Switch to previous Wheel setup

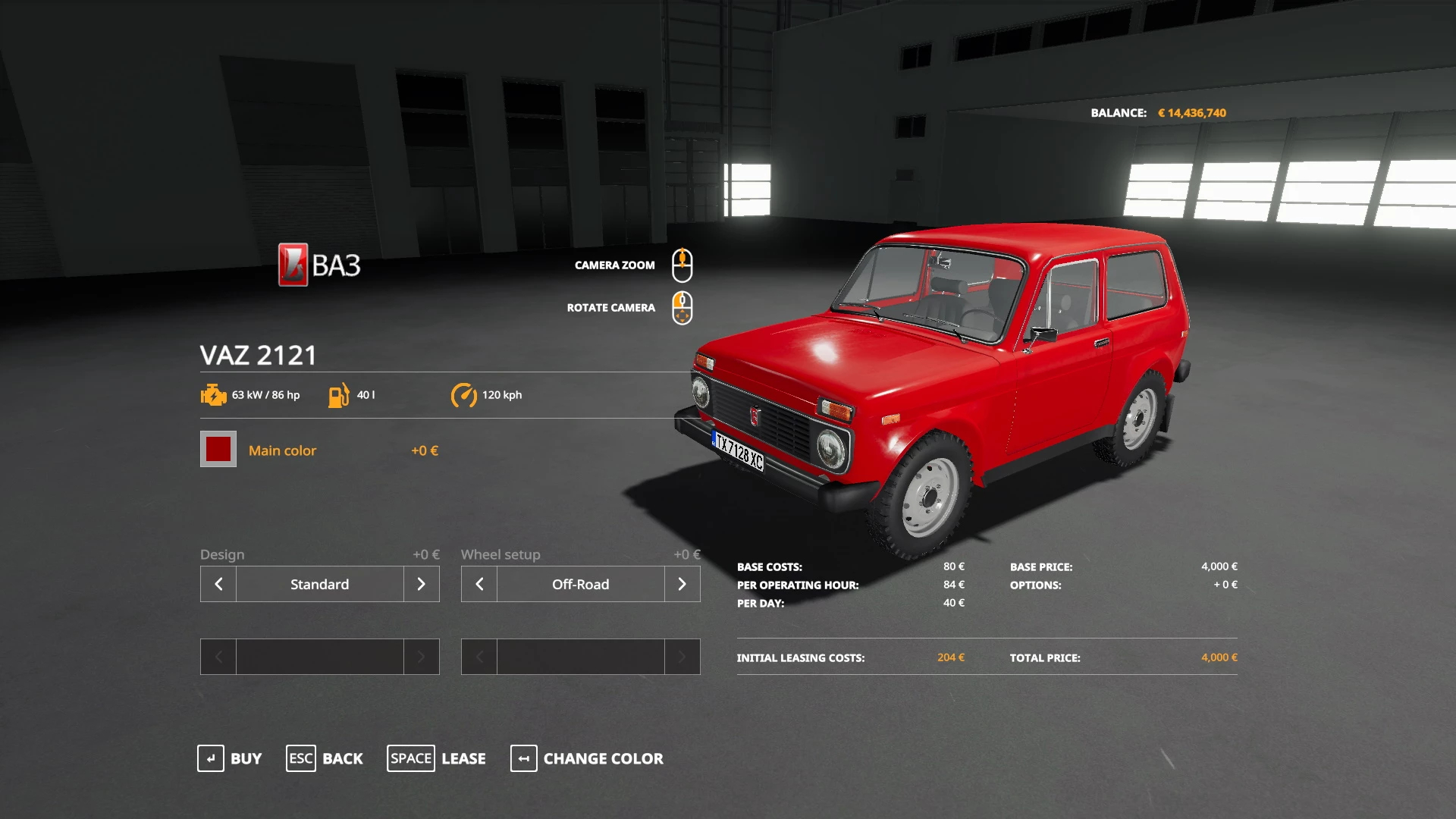479,584
